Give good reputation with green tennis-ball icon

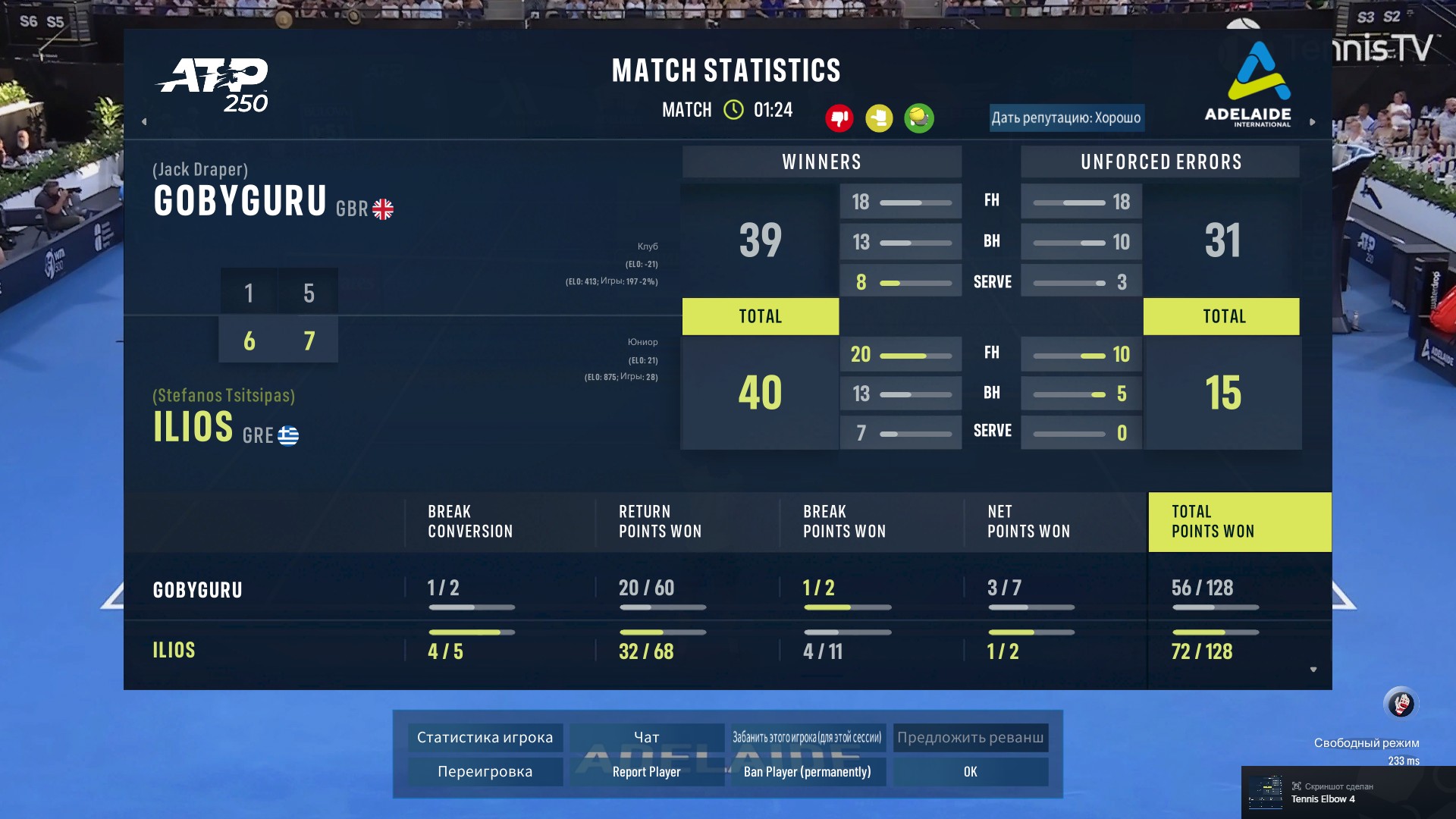(919, 118)
